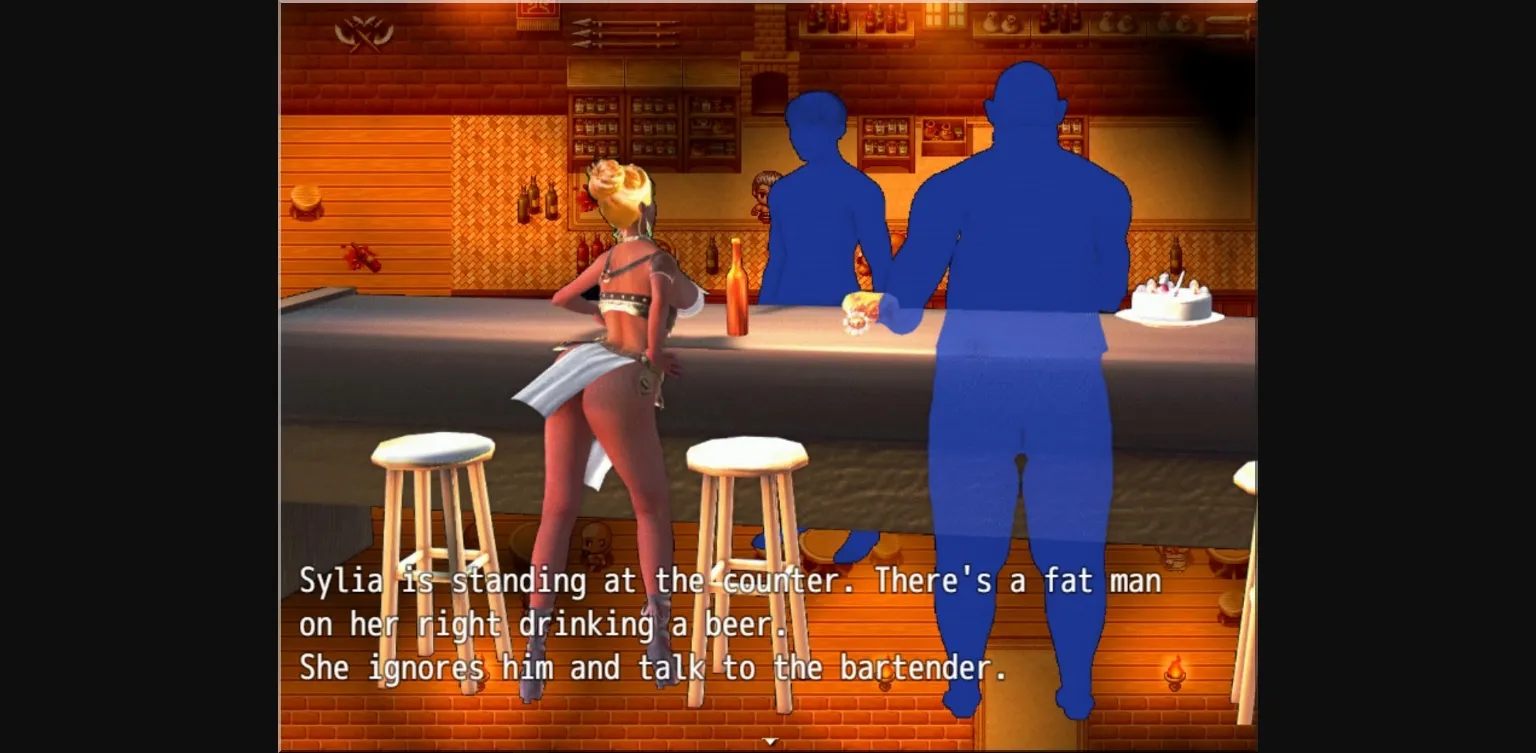Click the wine bottle on the counter
This screenshot has height=753, width=1536.
(738, 290)
